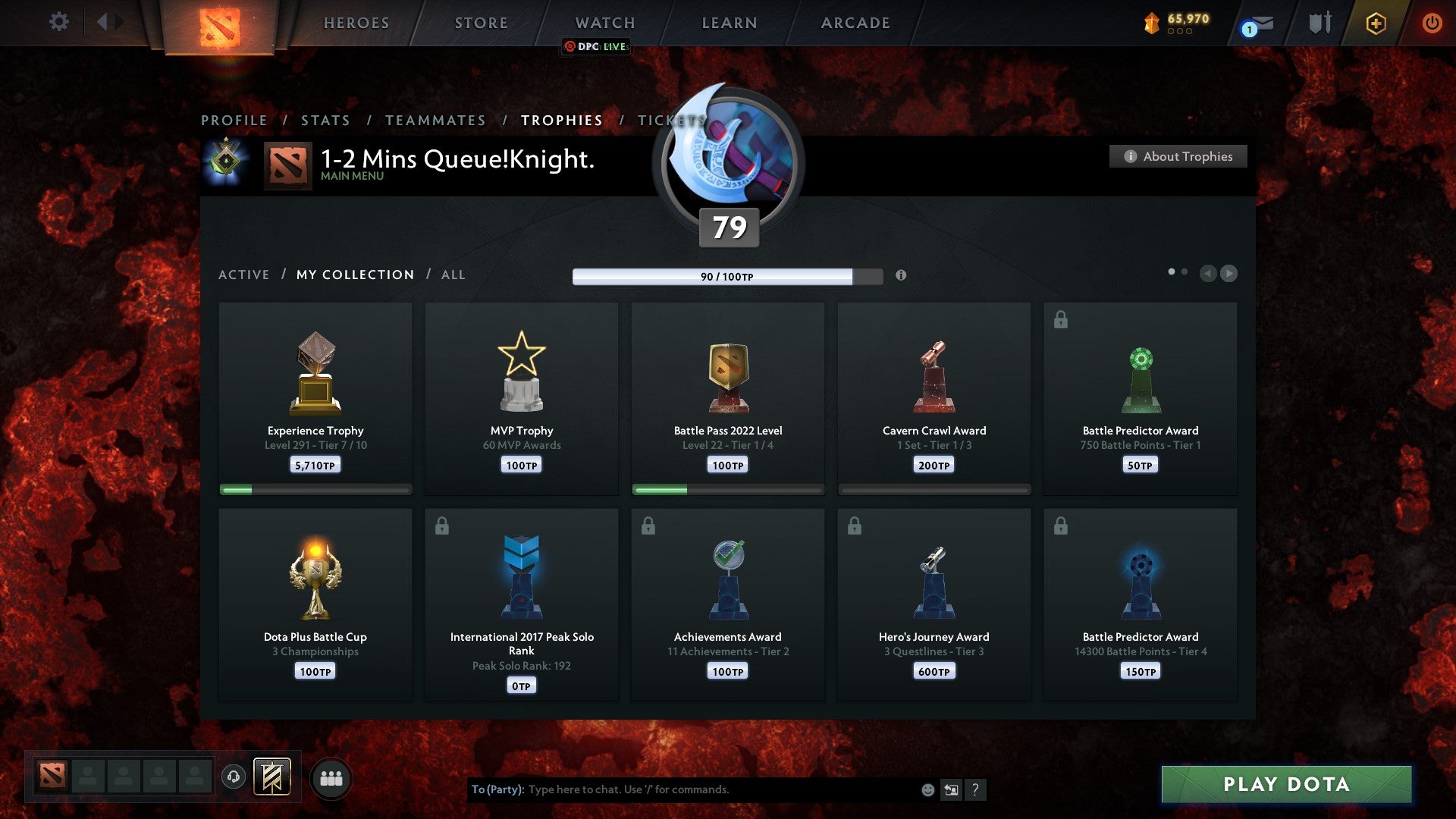1456x819 pixels.
Task: Inspect the 90/100 TP progress bar
Action: tap(728, 277)
